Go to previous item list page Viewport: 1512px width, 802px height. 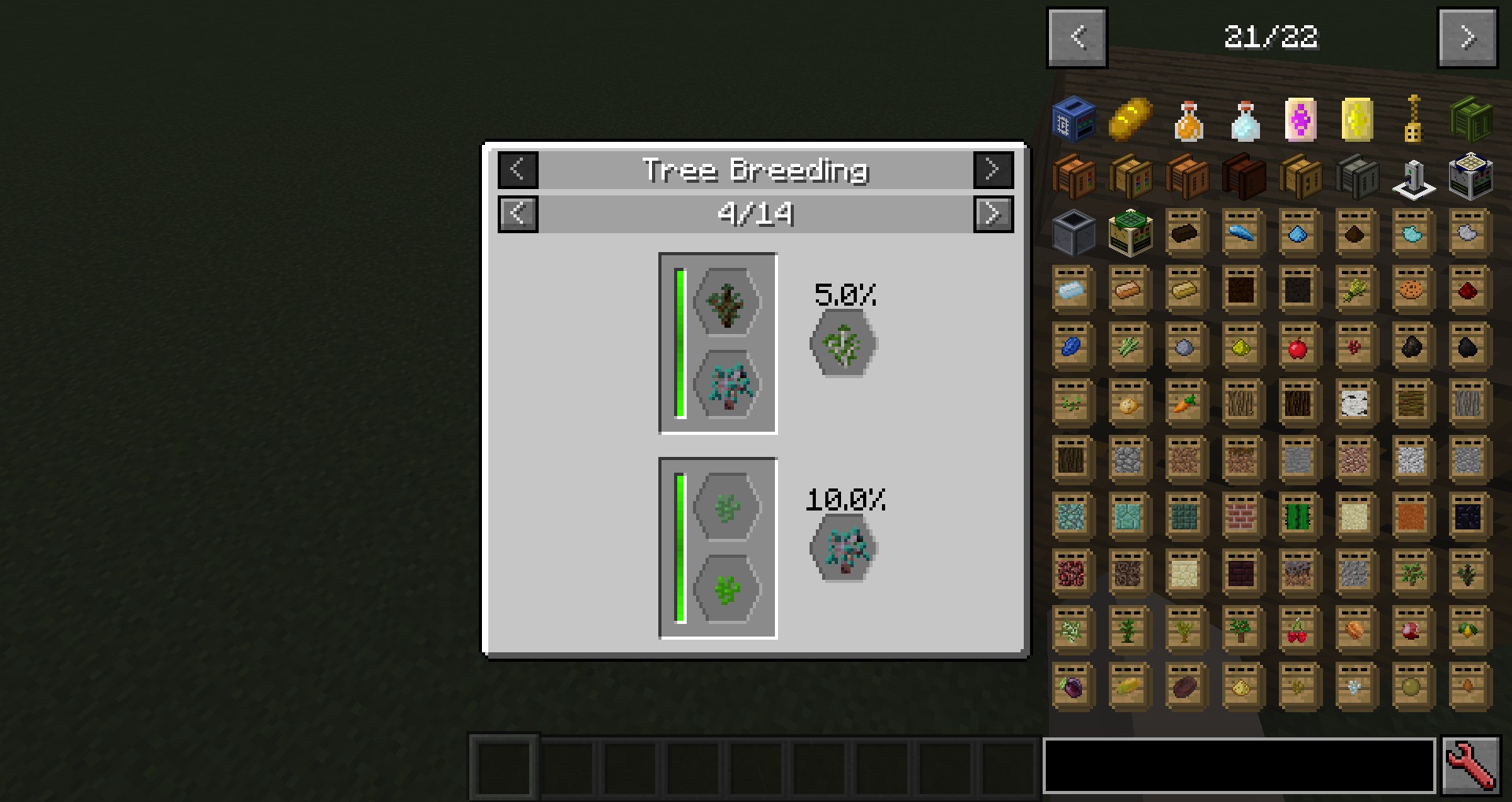point(1077,37)
